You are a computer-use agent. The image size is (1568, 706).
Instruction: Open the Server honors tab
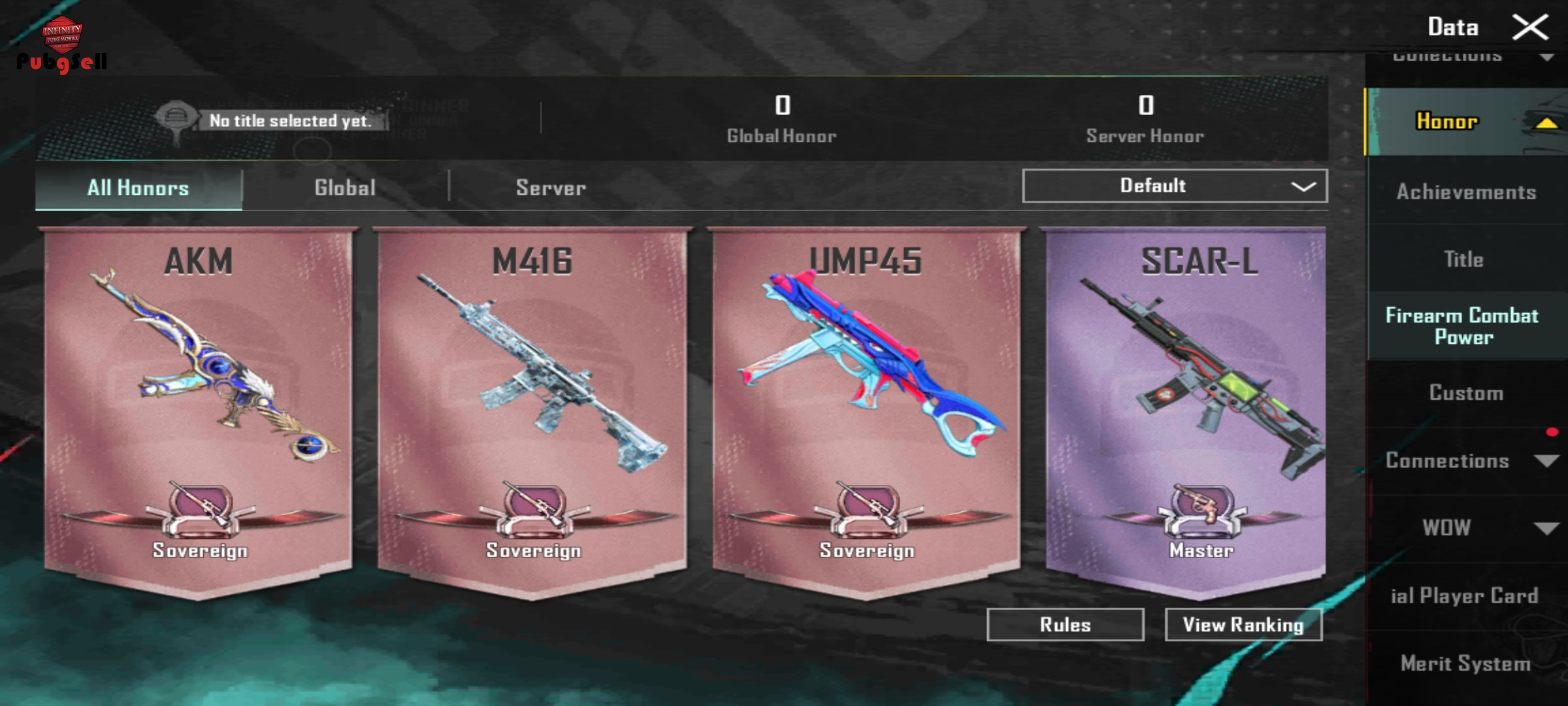pyautogui.click(x=551, y=188)
